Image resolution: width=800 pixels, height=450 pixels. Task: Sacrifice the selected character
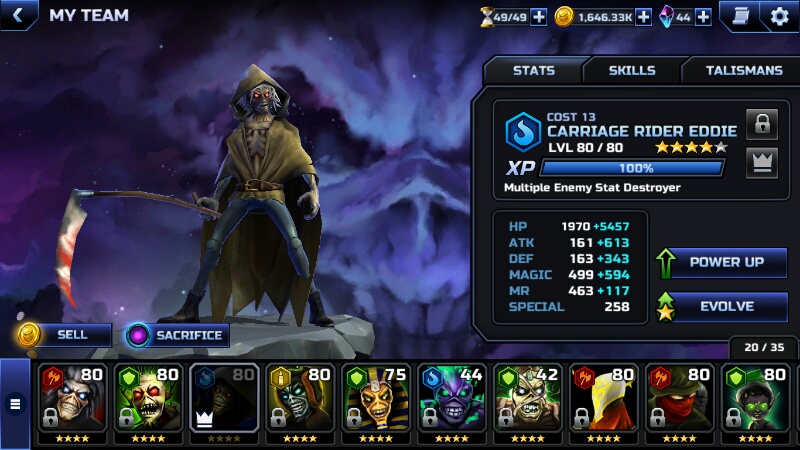178,335
